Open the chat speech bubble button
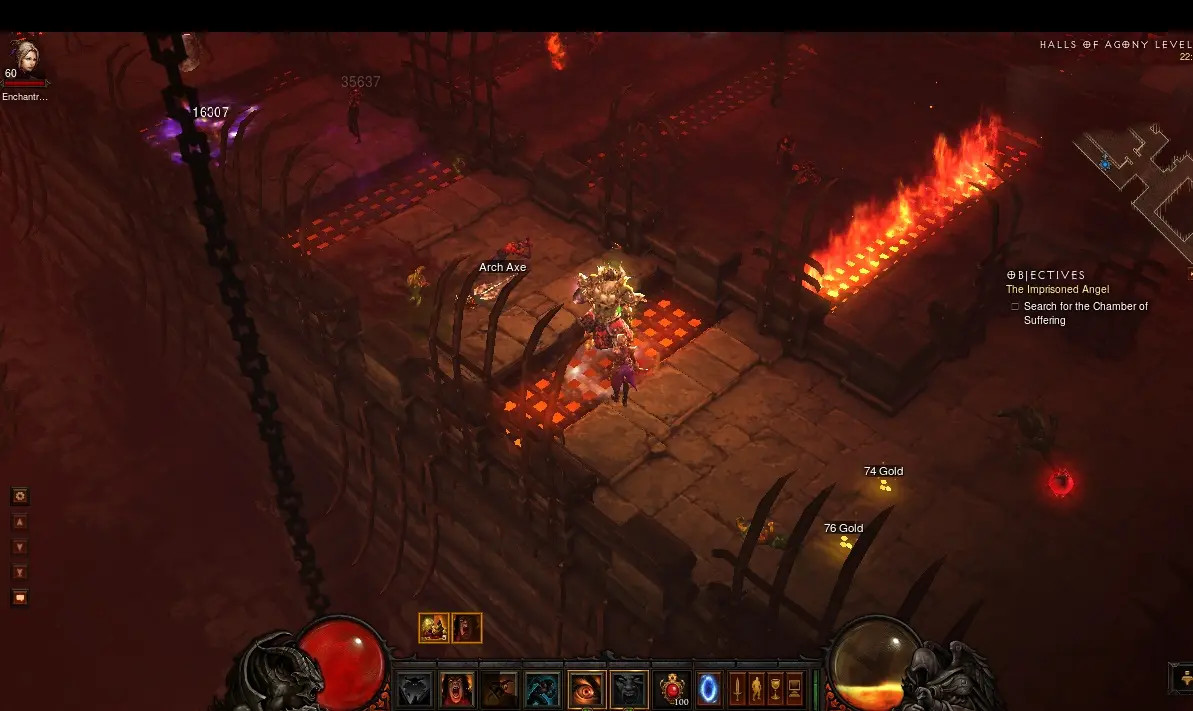The width and height of the screenshot is (1193, 711). (19, 598)
